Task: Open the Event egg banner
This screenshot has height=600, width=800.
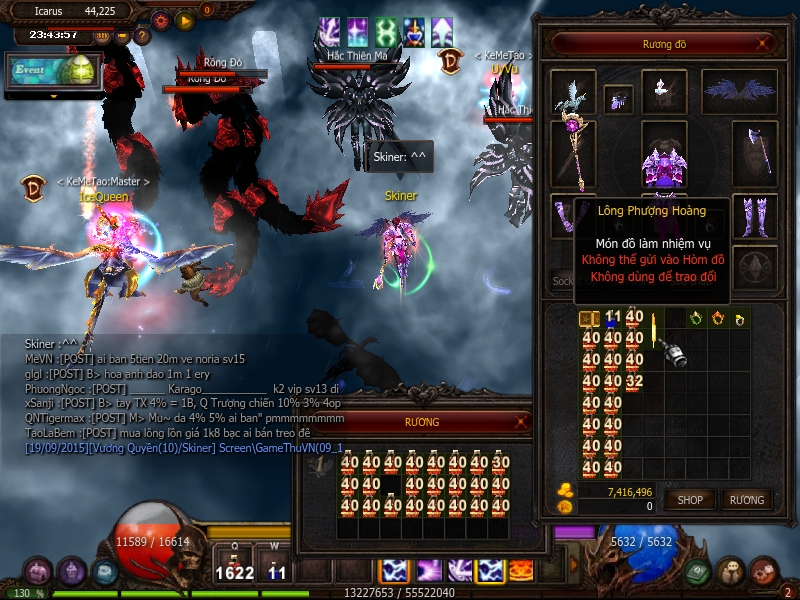Action: point(53,72)
